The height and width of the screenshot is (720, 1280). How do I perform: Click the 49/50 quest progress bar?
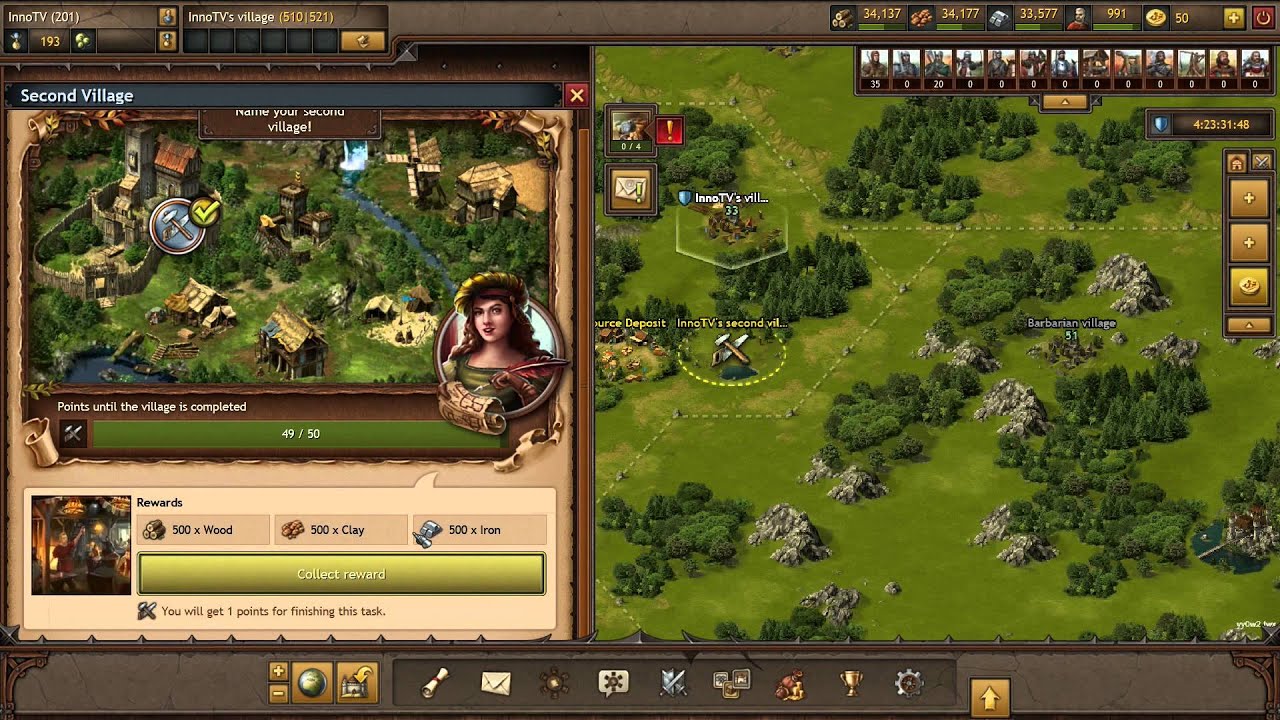tap(300, 433)
